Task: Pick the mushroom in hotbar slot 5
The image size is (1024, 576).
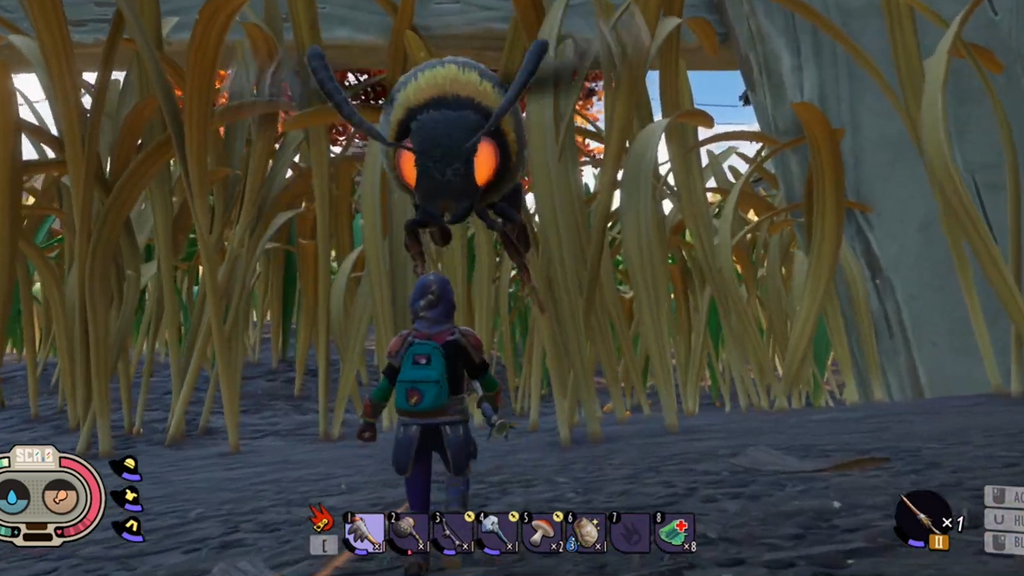Action: pos(541,533)
